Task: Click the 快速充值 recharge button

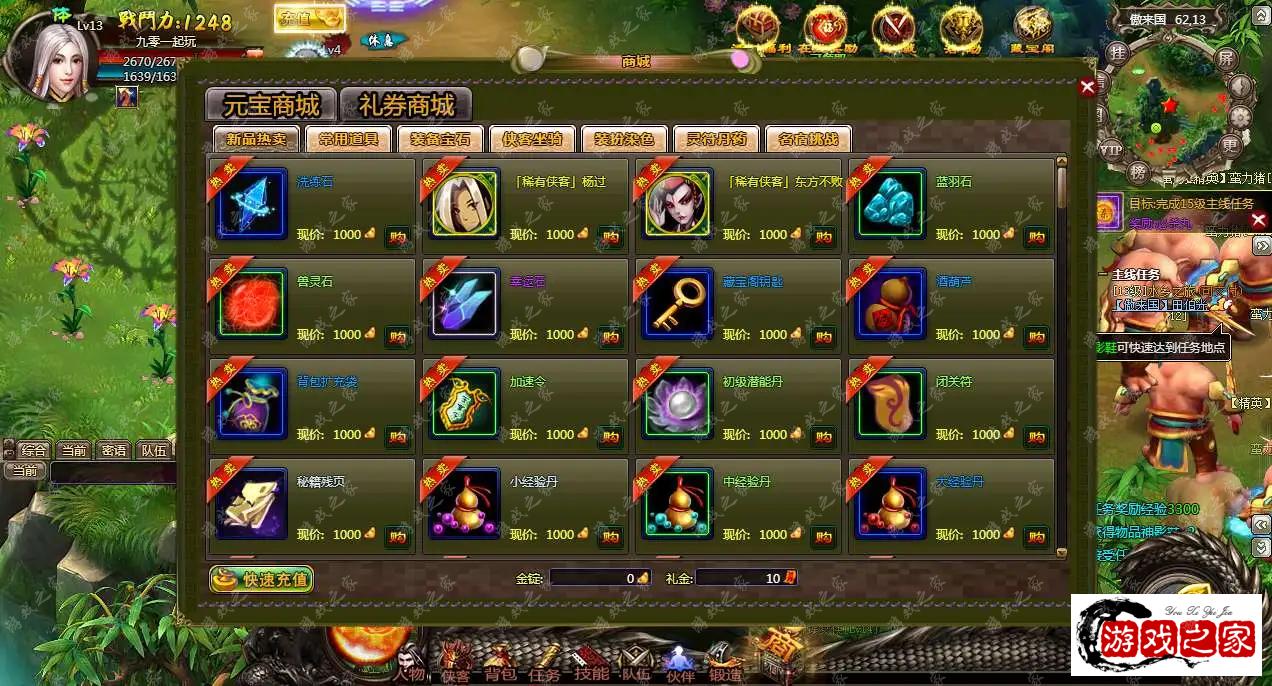Action: click(x=262, y=579)
